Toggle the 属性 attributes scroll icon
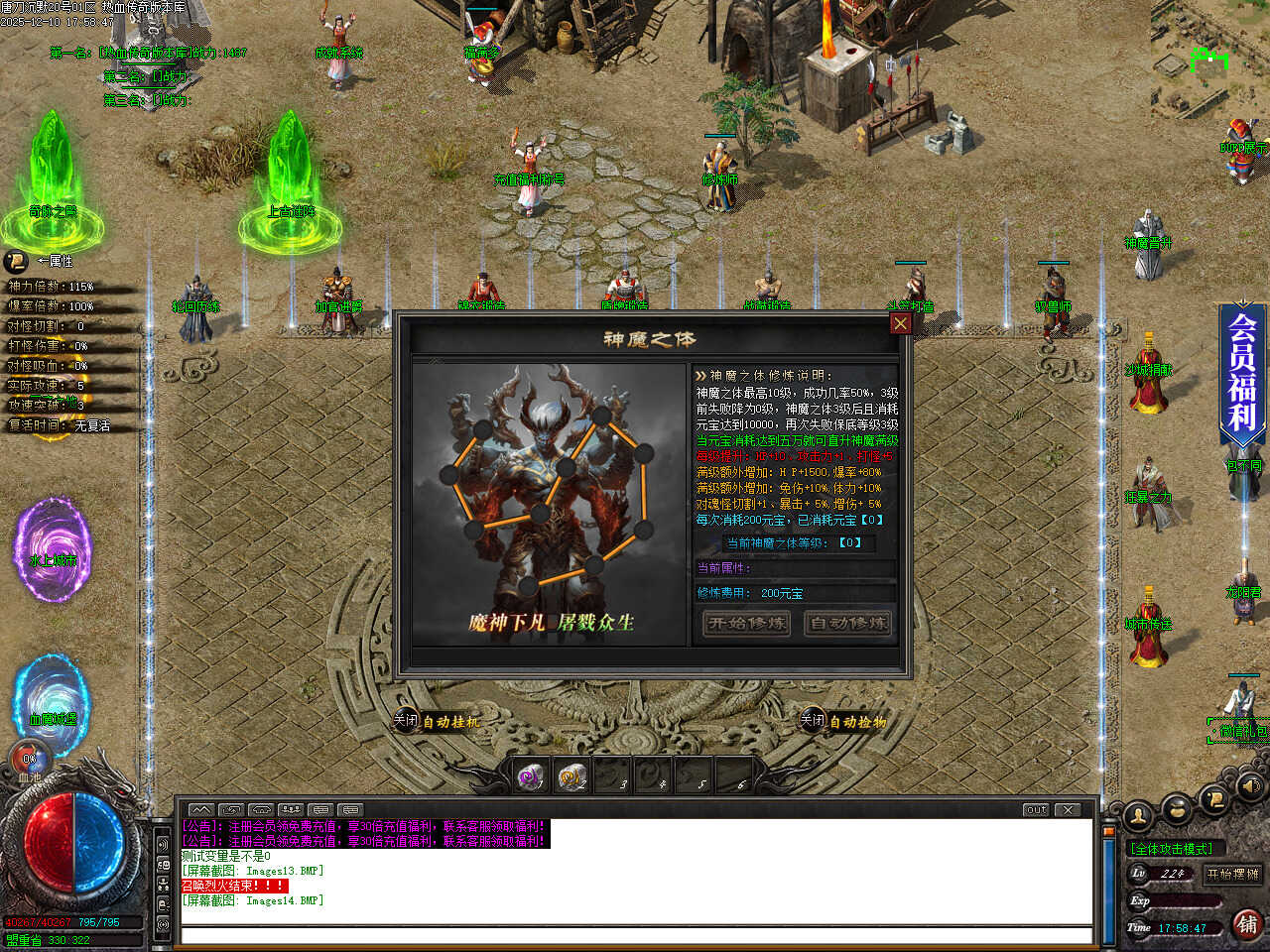This screenshot has height=952, width=1270. [16, 261]
